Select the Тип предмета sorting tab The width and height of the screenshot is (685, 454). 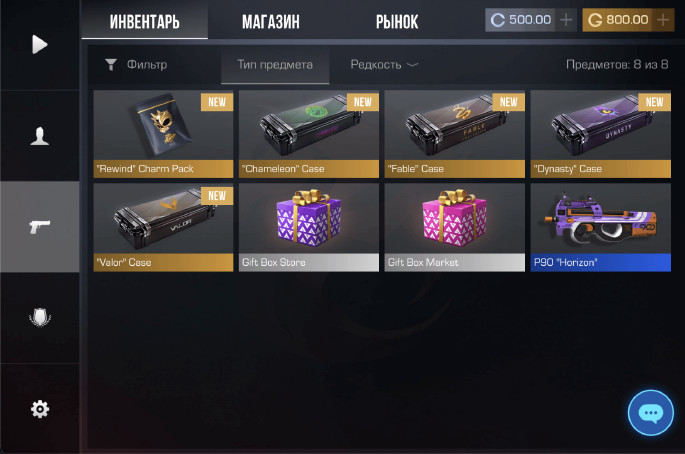[x=274, y=65]
